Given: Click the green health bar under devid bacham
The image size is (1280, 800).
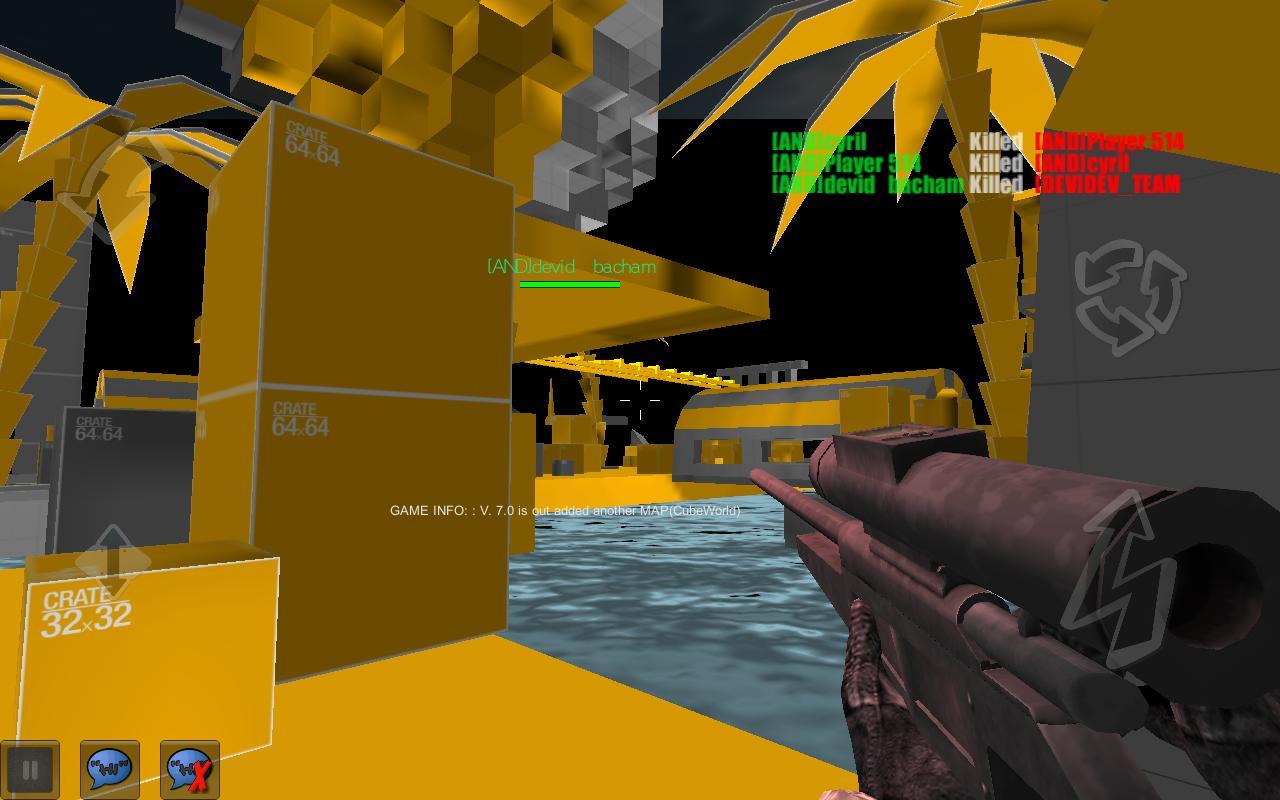Looking at the screenshot, I should tap(571, 283).
